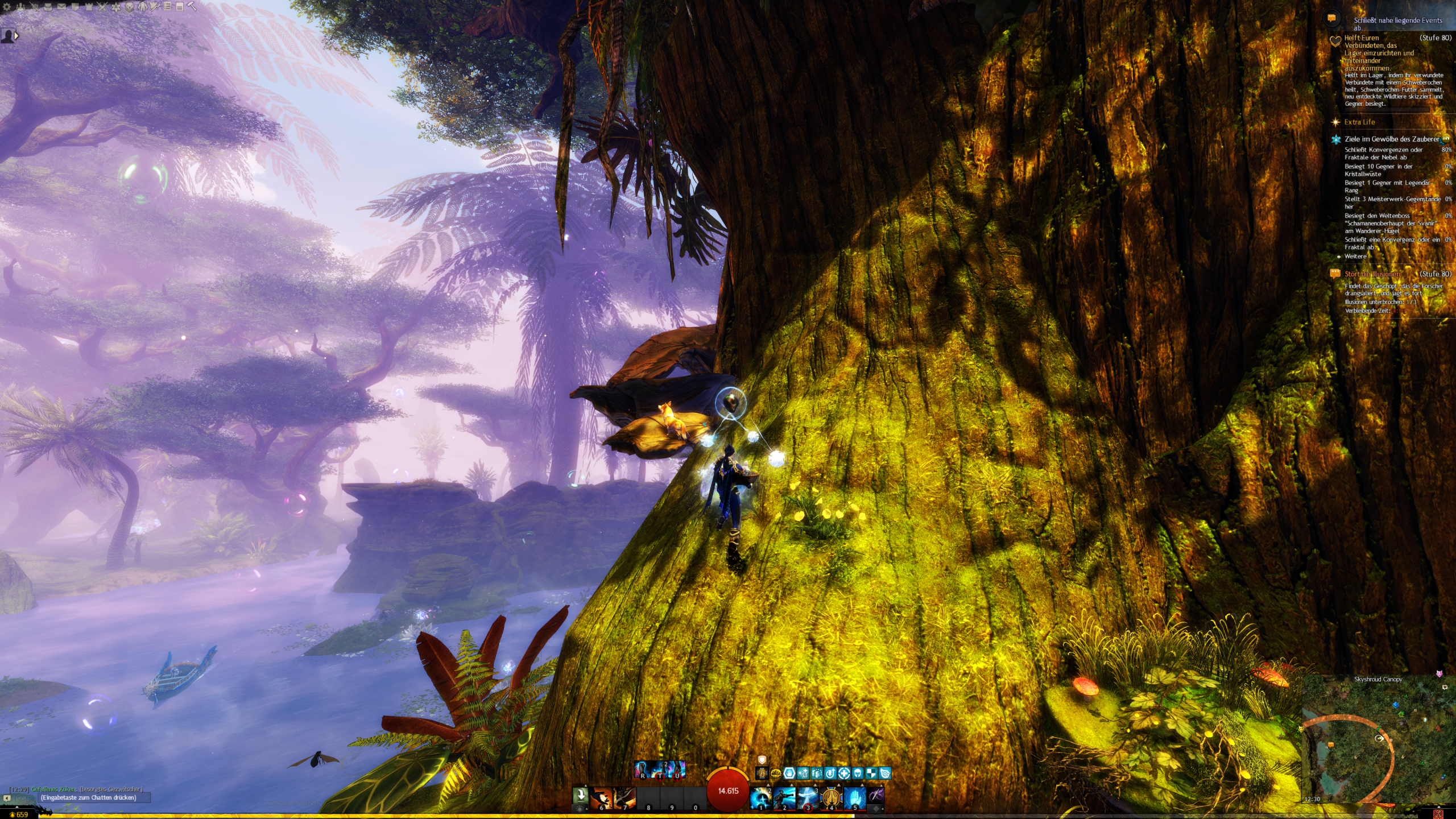
Task: Expand the party portrait arrow
Action: click(x=16, y=36)
